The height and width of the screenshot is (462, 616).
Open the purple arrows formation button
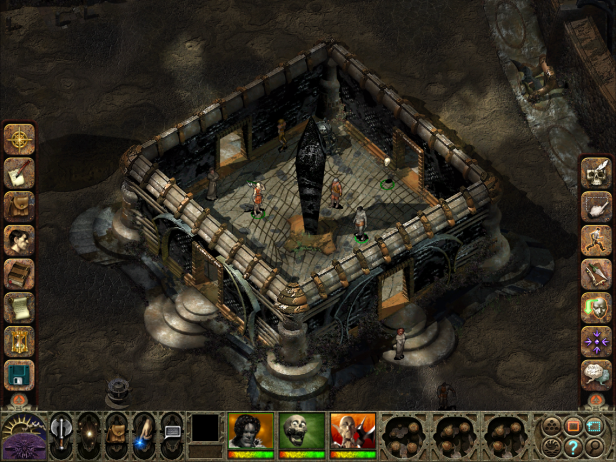pyautogui.click(x=597, y=341)
